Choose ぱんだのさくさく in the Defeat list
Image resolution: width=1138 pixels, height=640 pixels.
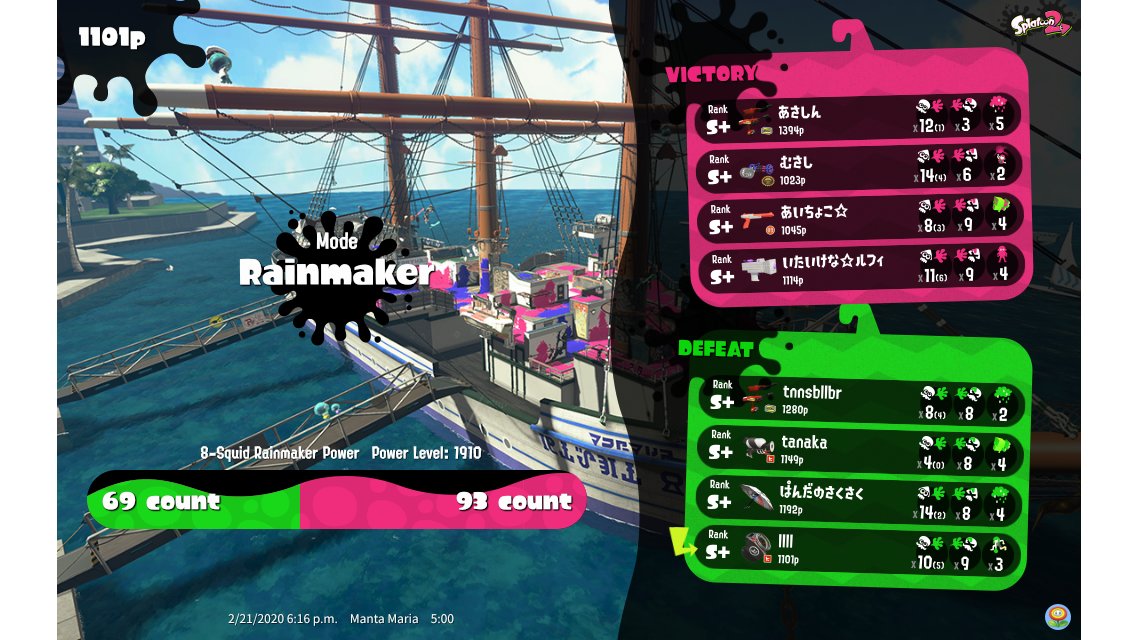[x=858, y=501]
